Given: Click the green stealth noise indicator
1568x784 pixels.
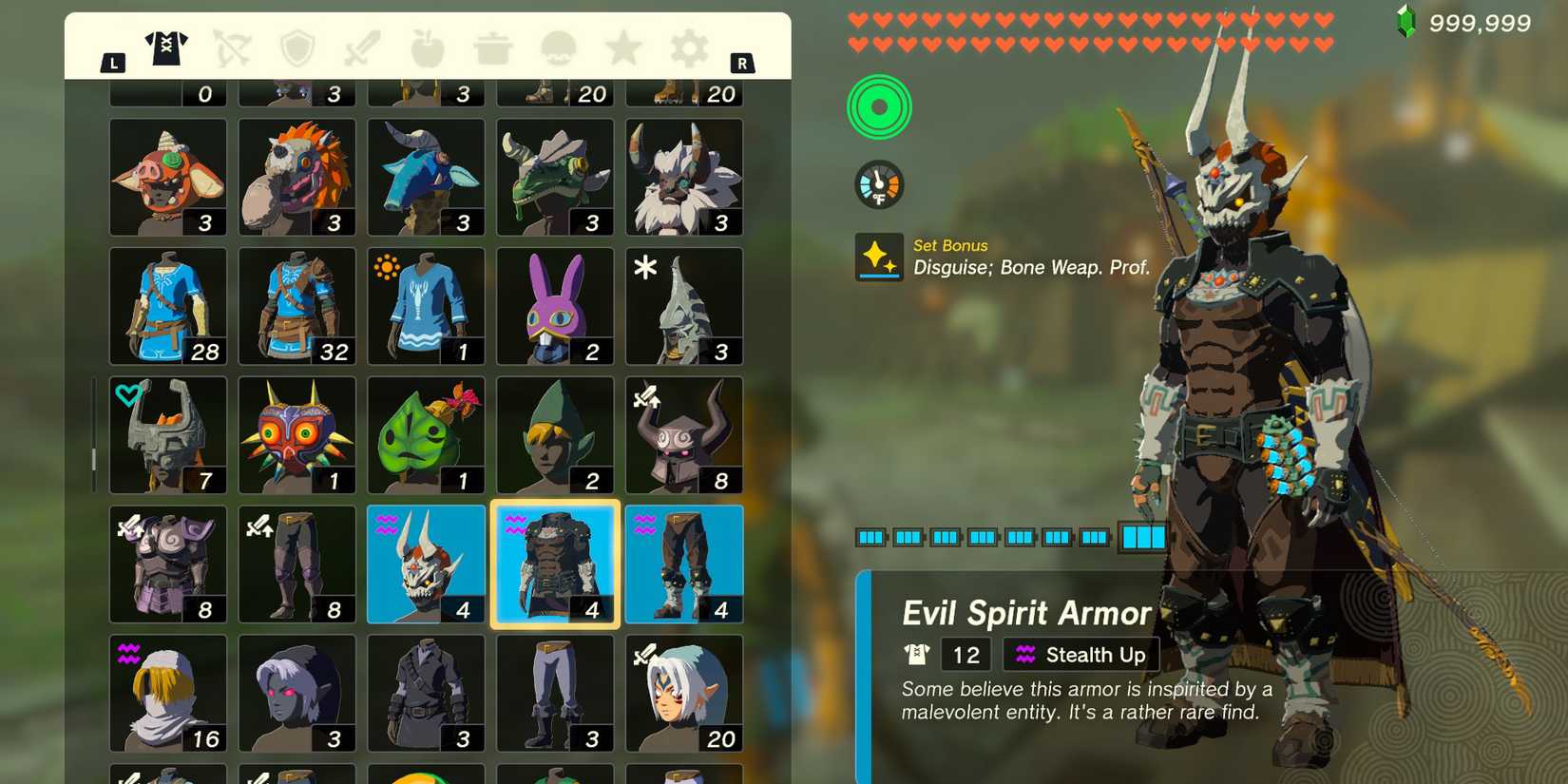Looking at the screenshot, I should pyautogui.click(x=879, y=106).
